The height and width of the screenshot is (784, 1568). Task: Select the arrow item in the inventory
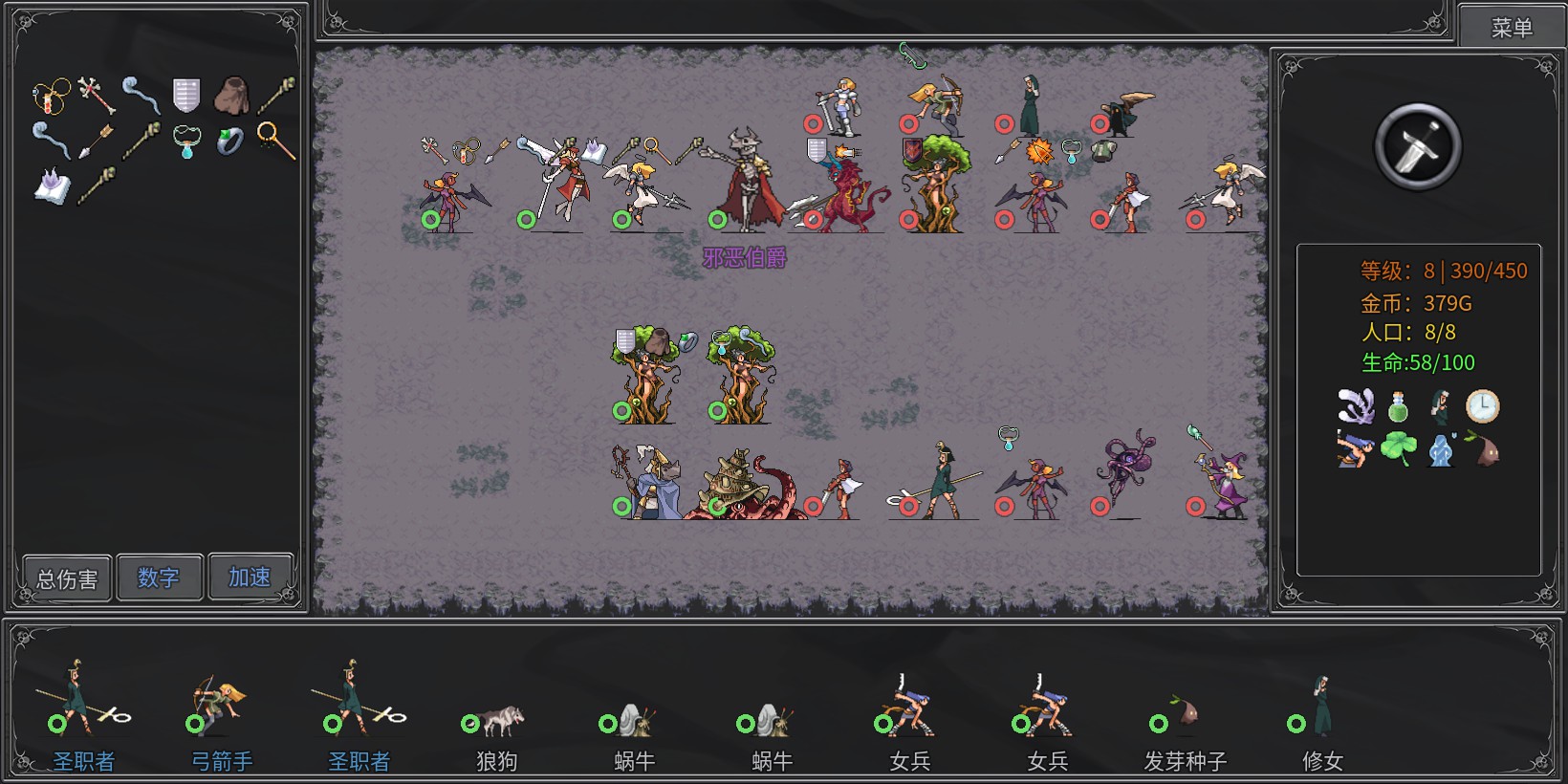click(96, 141)
